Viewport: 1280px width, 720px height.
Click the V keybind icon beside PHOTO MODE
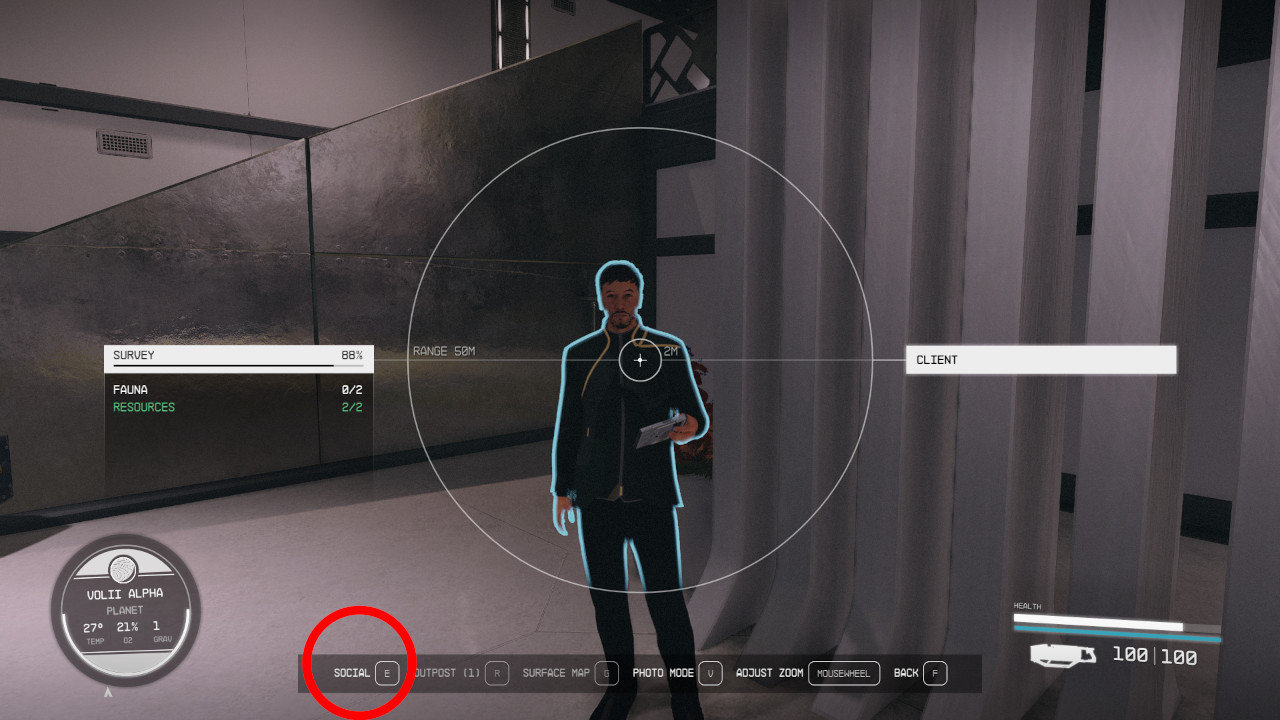point(710,673)
